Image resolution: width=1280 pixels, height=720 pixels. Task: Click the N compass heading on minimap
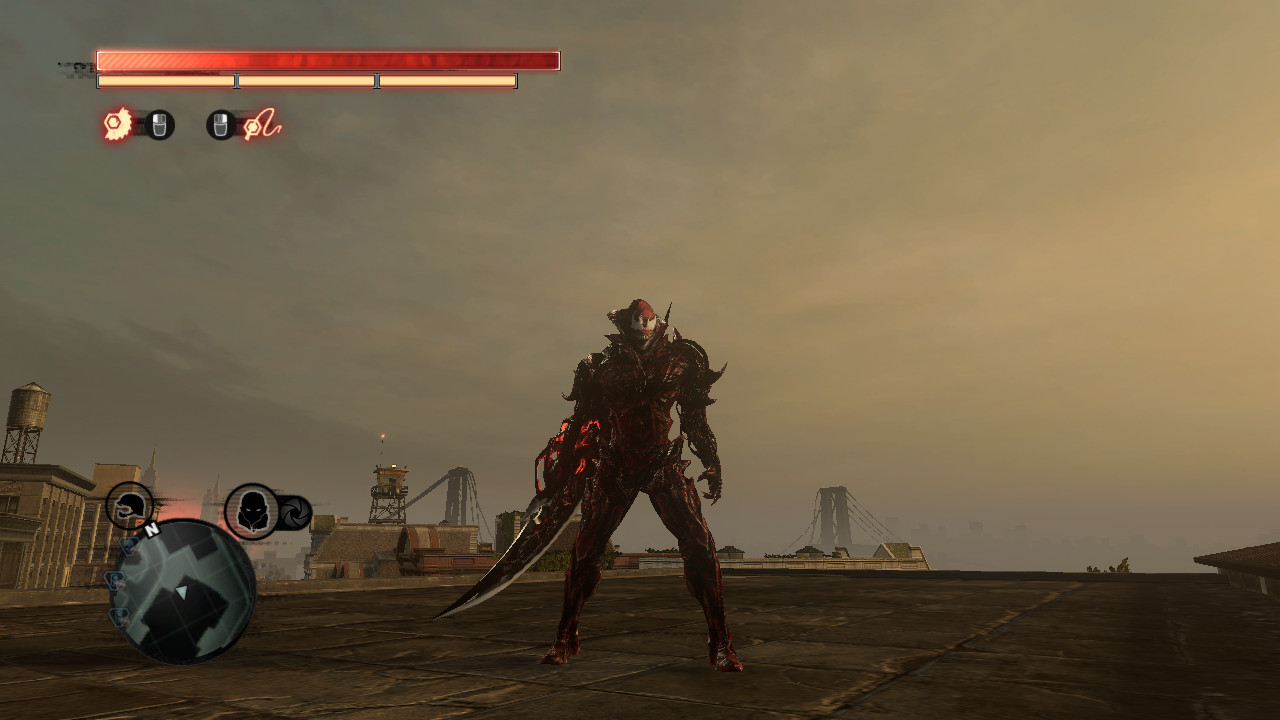tap(152, 529)
